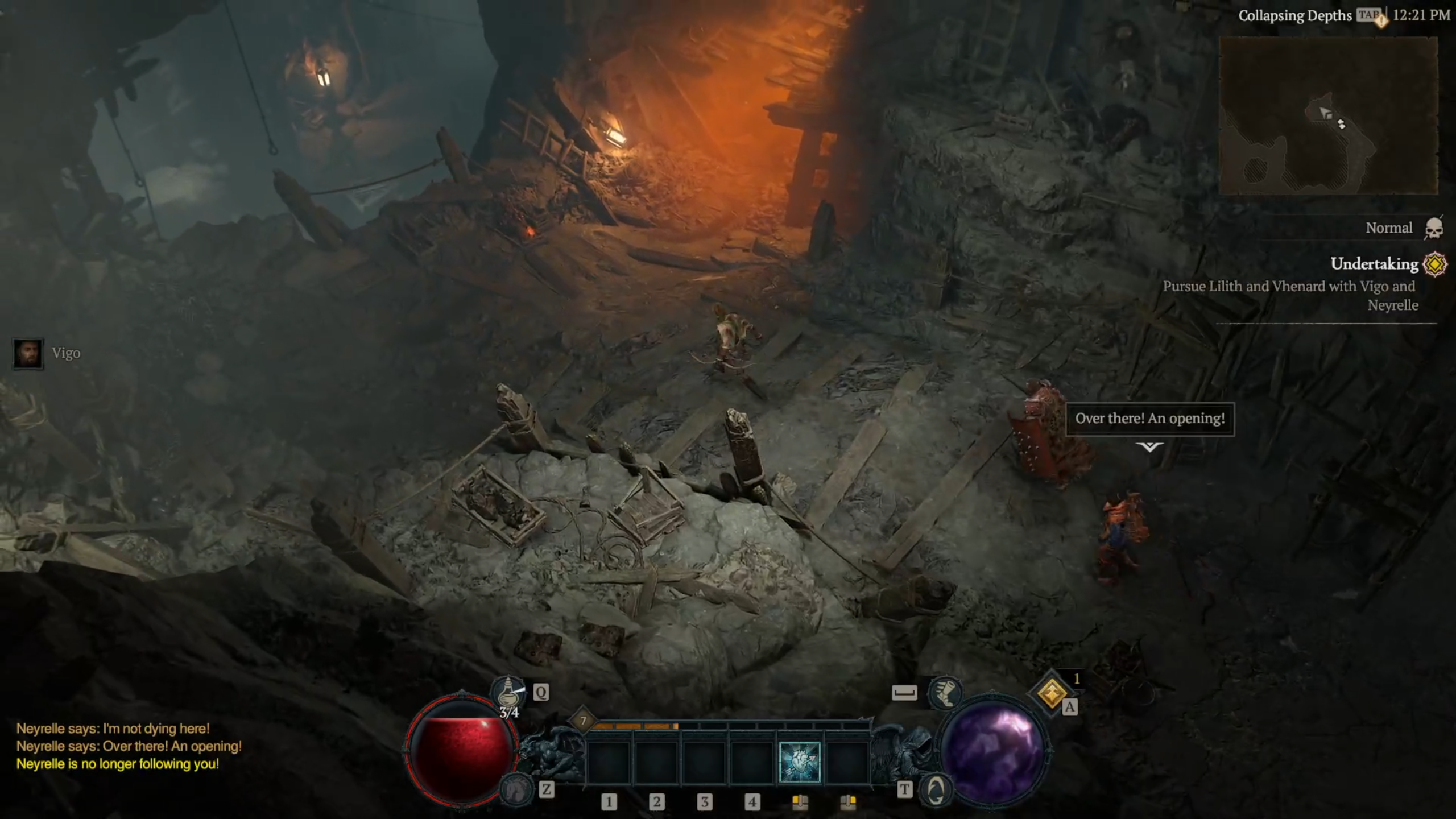Use the healing potion icon
The width and height of the screenshot is (1456, 819).
point(508,693)
